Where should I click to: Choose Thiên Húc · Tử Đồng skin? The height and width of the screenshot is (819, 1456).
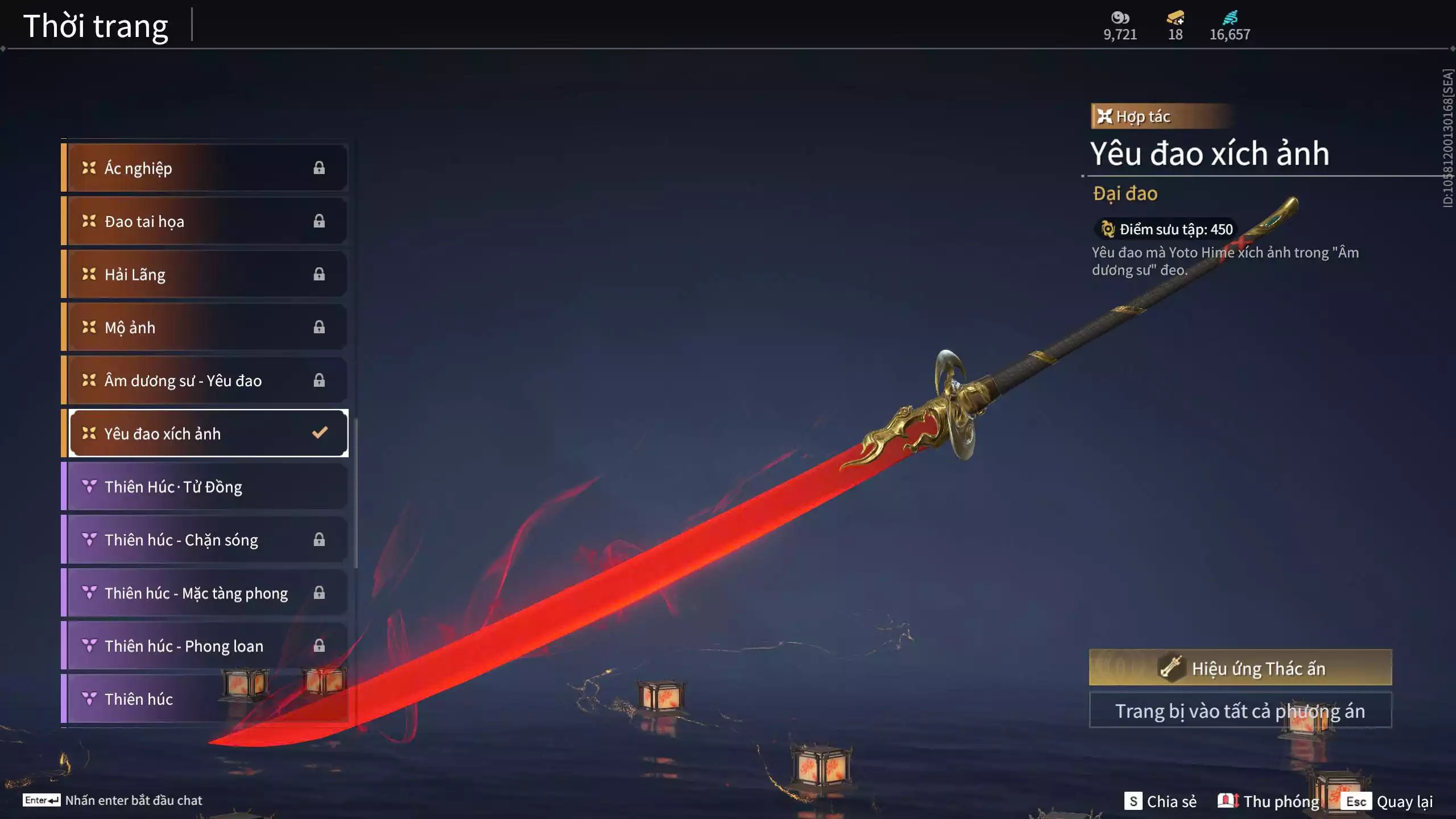(205, 486)
